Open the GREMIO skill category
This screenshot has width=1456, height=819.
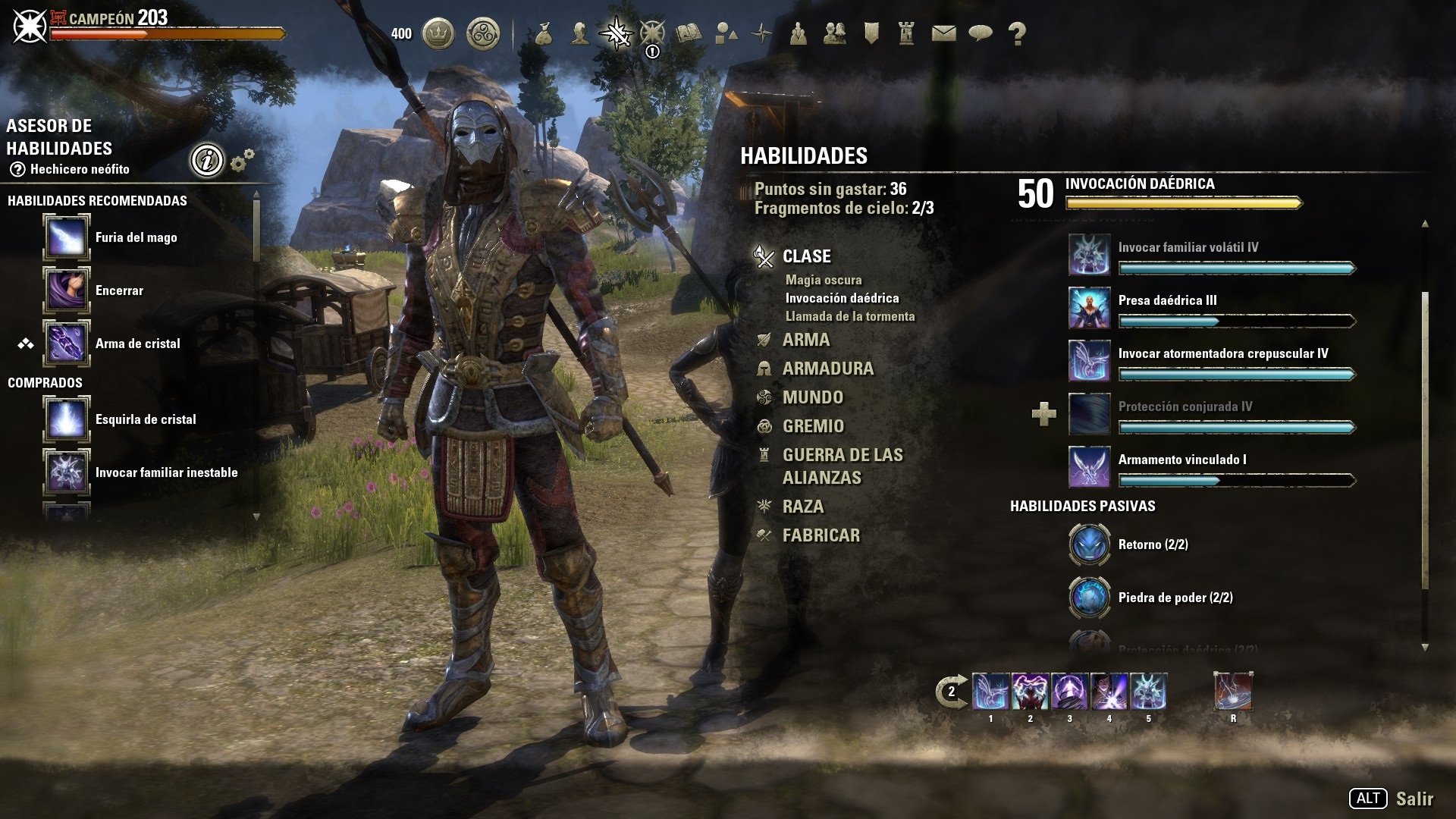coord(813,426)
